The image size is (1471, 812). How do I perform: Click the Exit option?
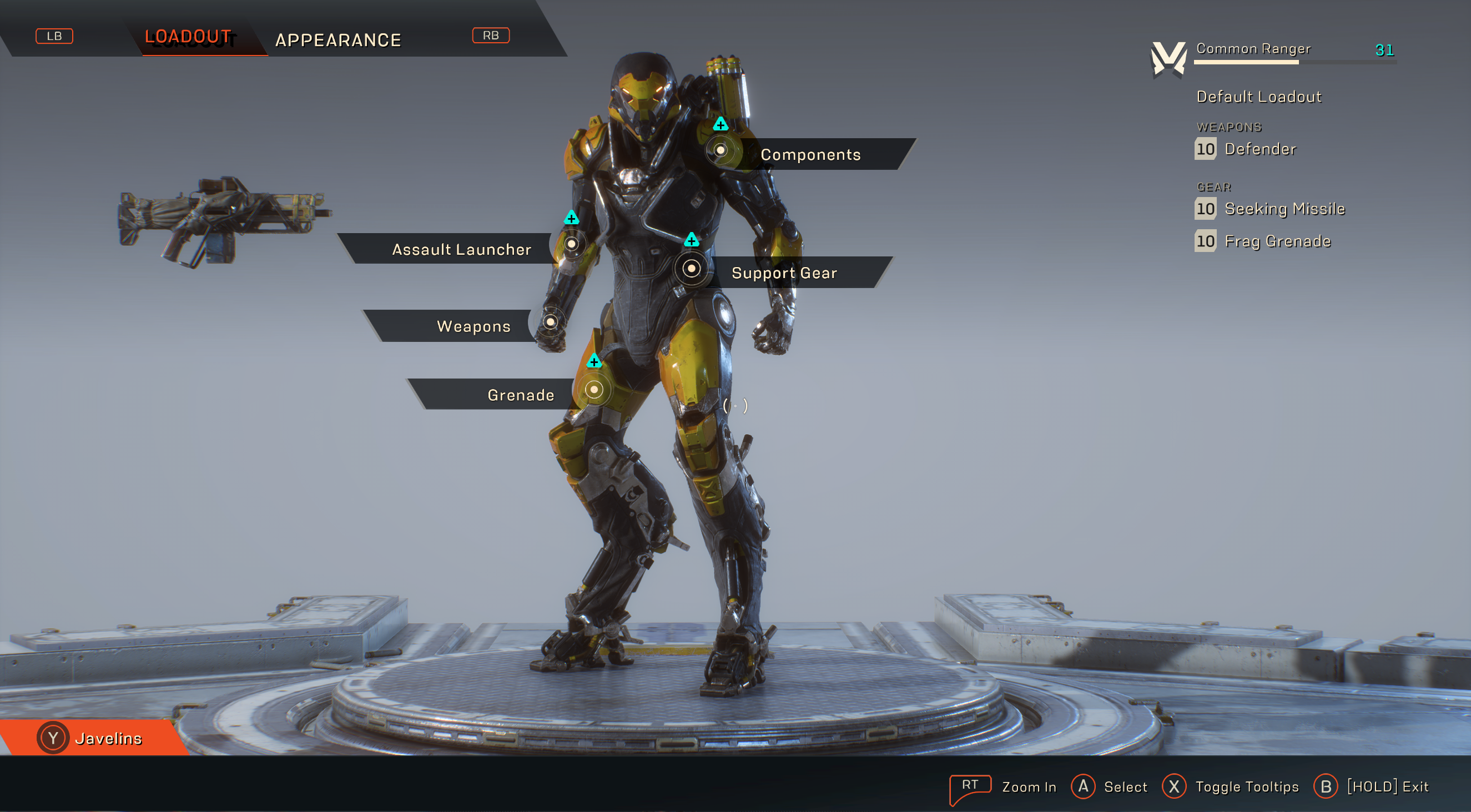(1387, 786)
